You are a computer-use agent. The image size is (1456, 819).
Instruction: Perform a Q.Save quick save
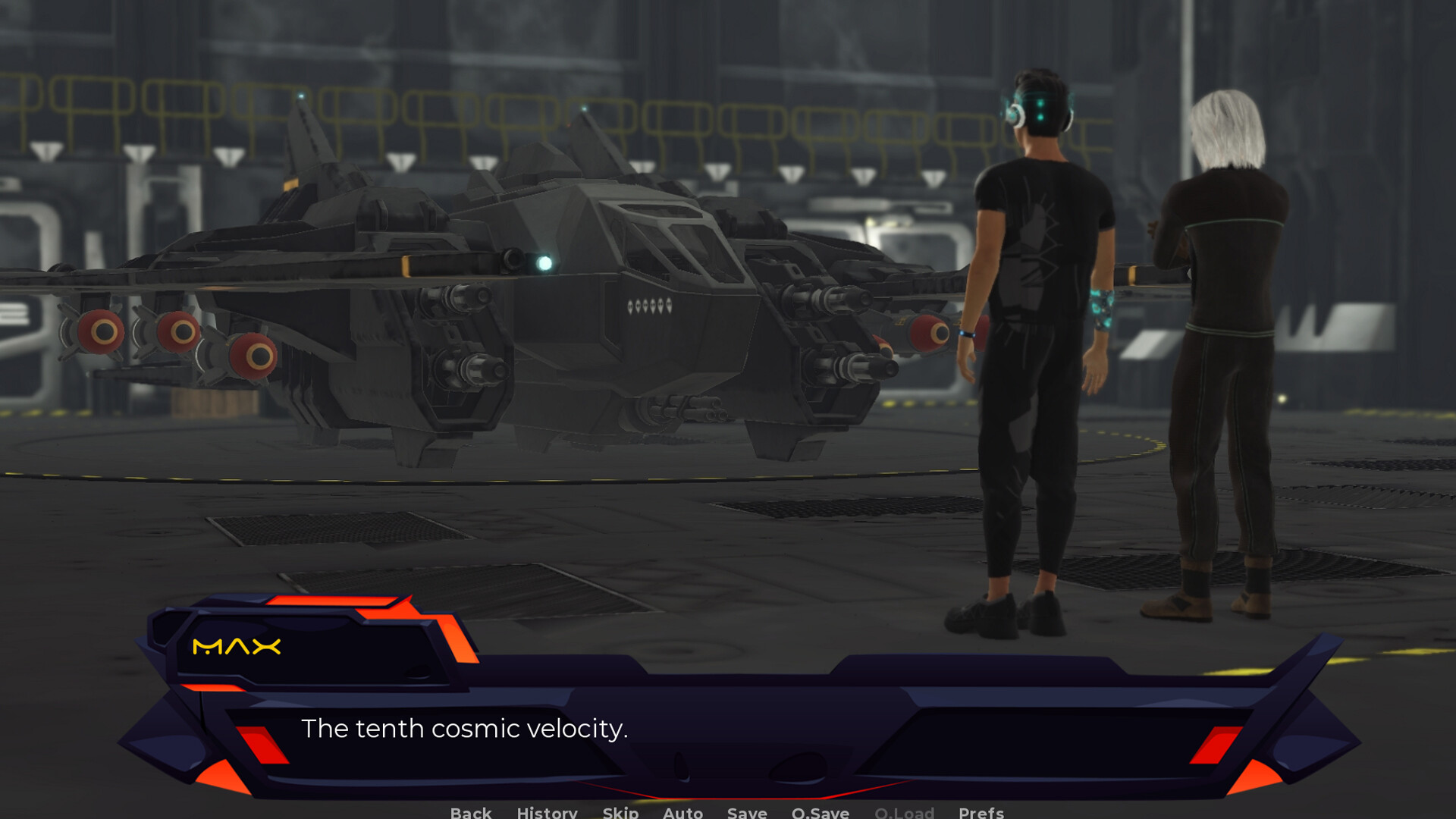pyautogui.click(x=819, y=812)
